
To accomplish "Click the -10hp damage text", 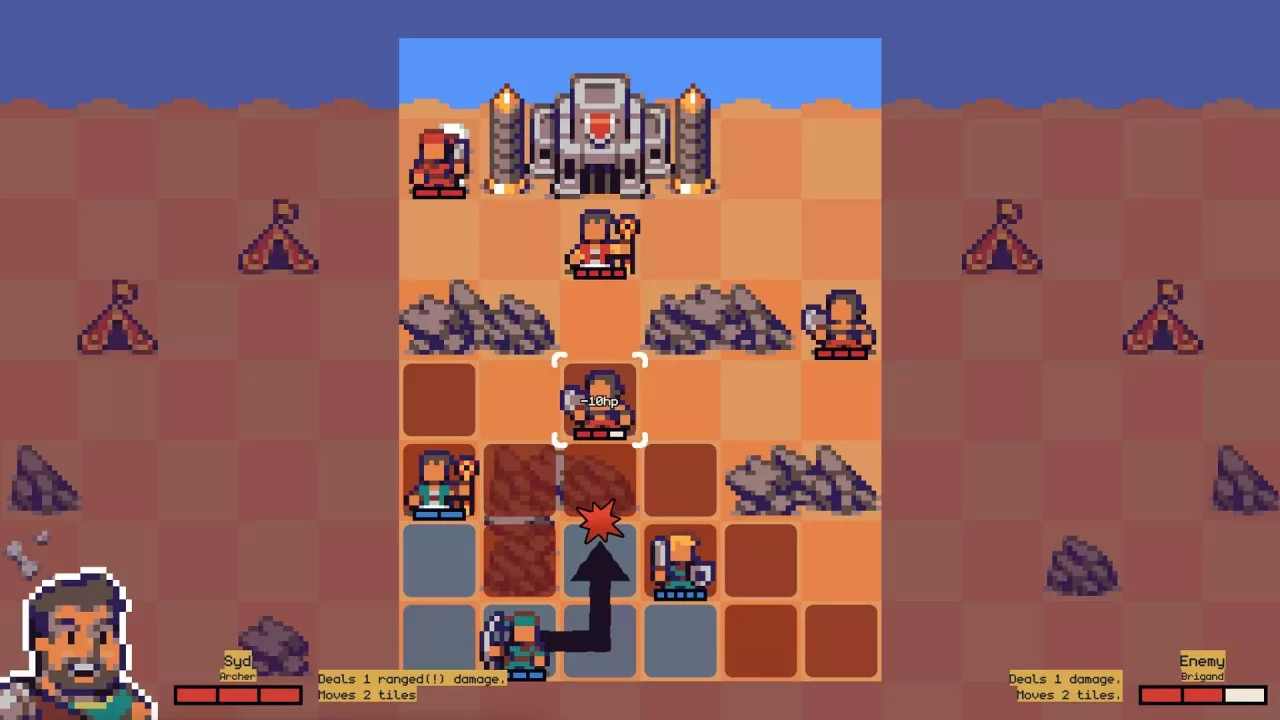I will (599, 400).
